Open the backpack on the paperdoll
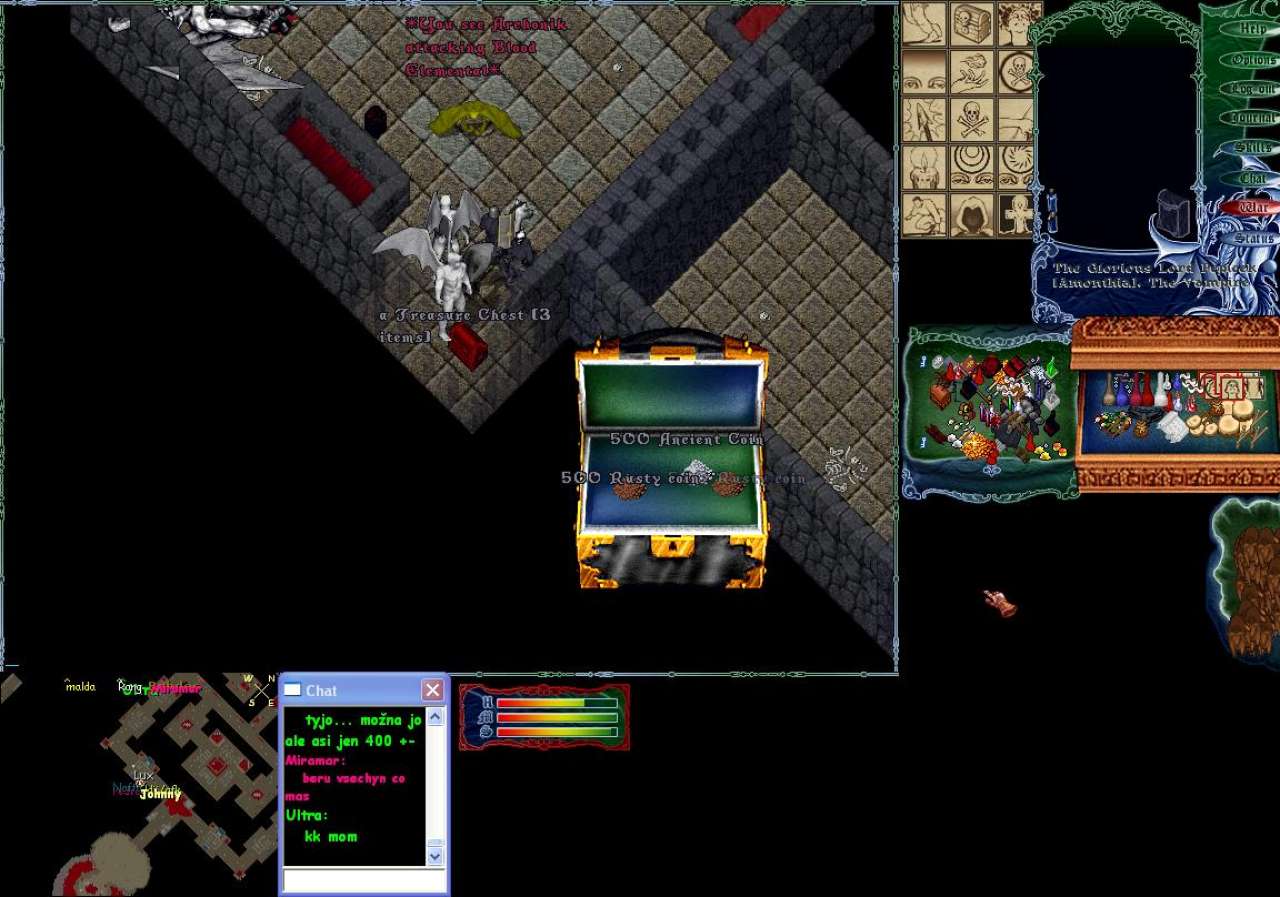The height and width of the screenshot is (897, 1280). (x=1174, y=213)
